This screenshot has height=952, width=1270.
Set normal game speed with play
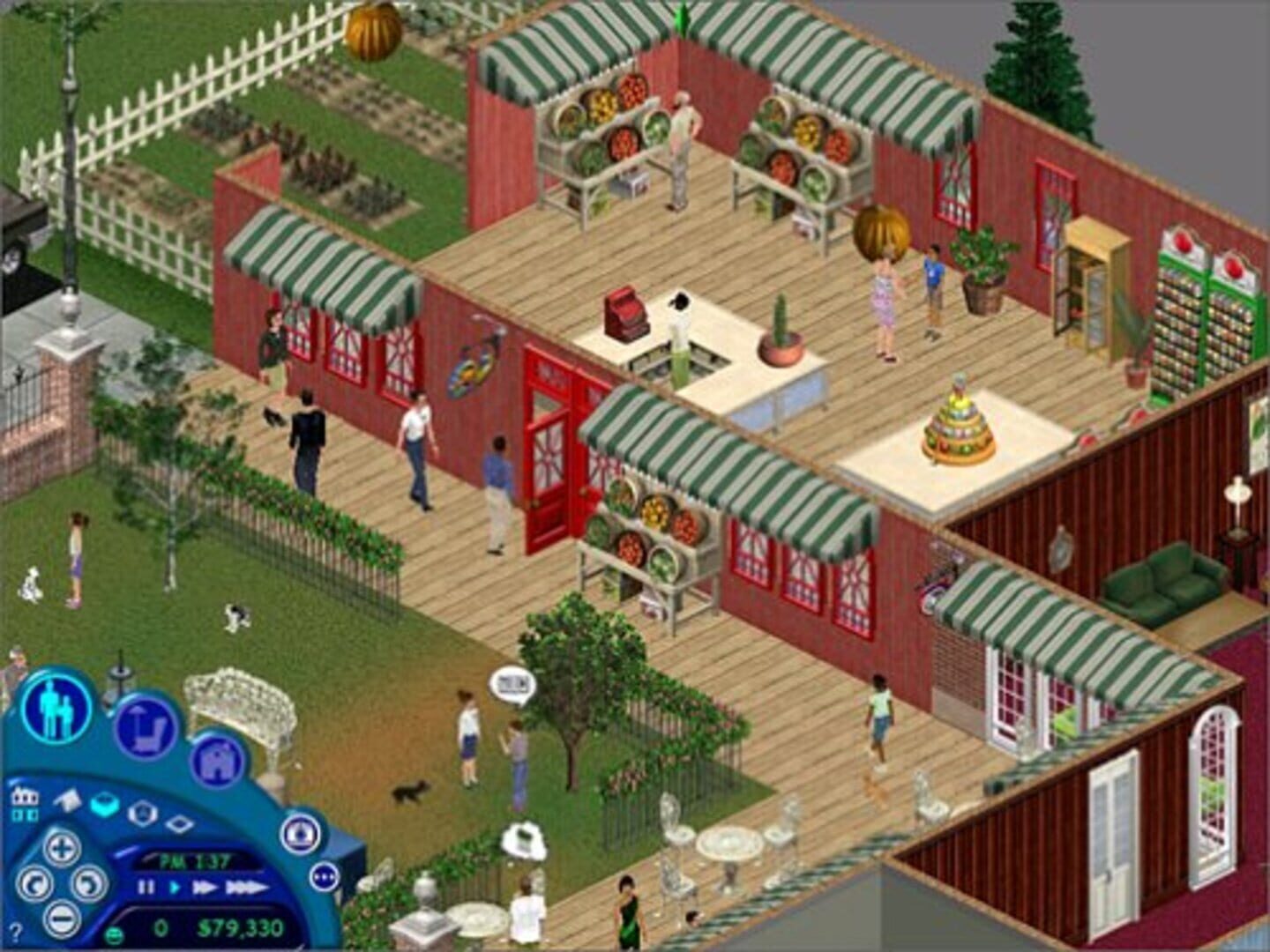click(175, 889)
